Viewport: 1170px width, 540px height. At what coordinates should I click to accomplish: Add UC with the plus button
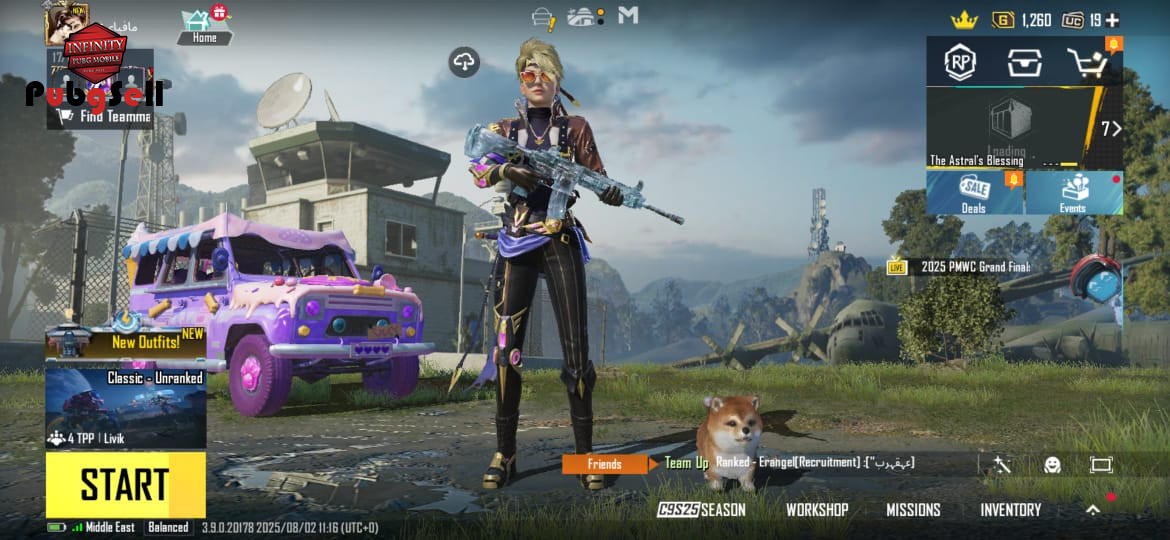click(1112, 20)
